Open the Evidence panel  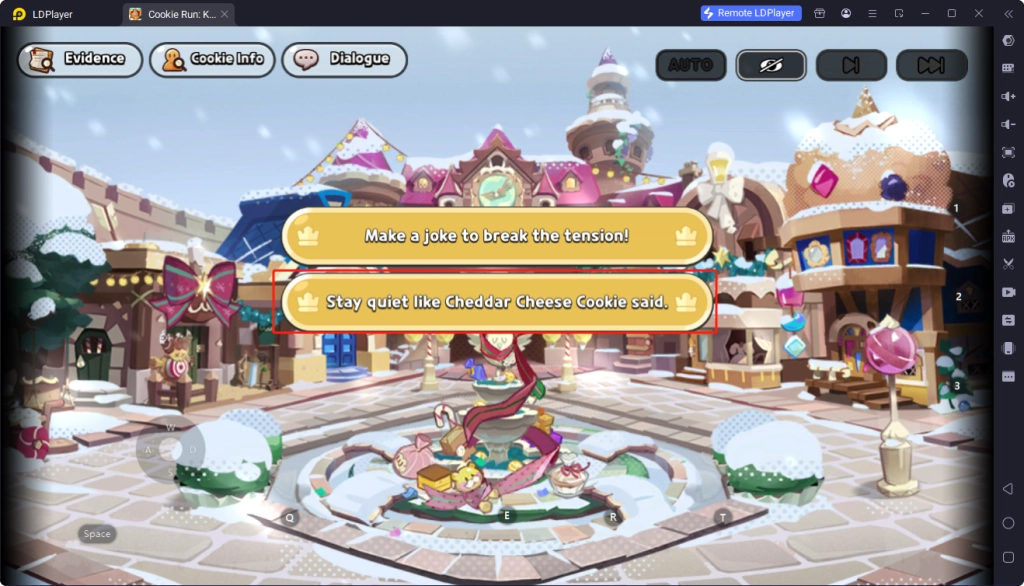(x=80, y=59)
